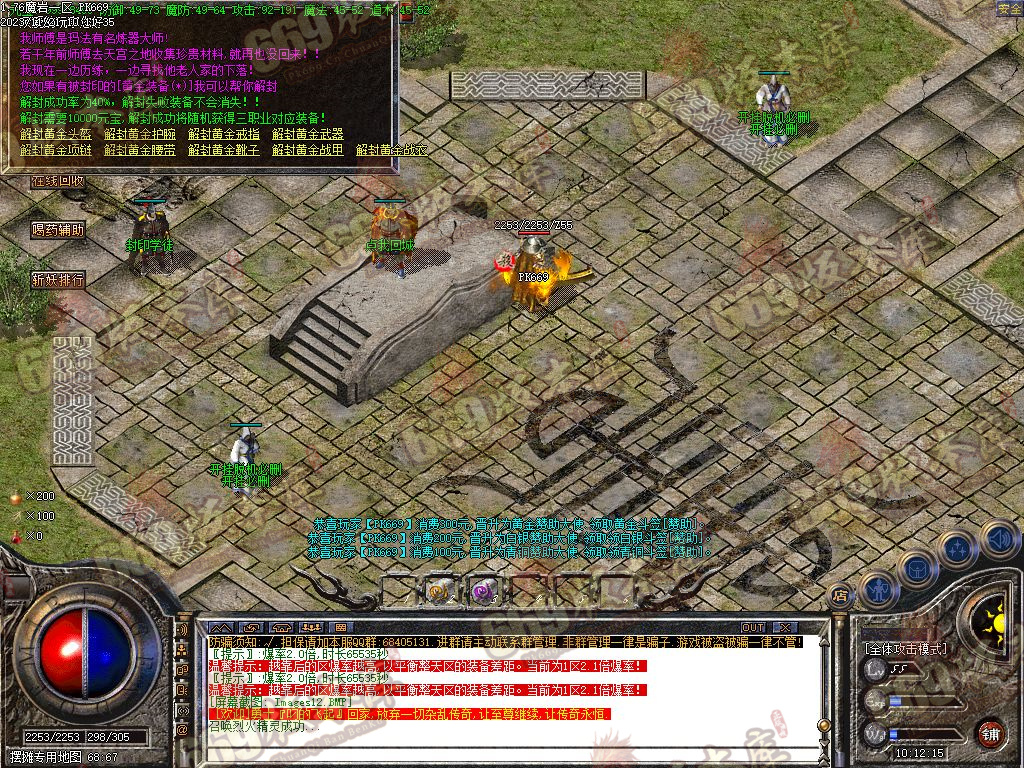This screenshot has width=1024, height=768.
Task: Open the bag inventory icon
Action: [916, 569]
